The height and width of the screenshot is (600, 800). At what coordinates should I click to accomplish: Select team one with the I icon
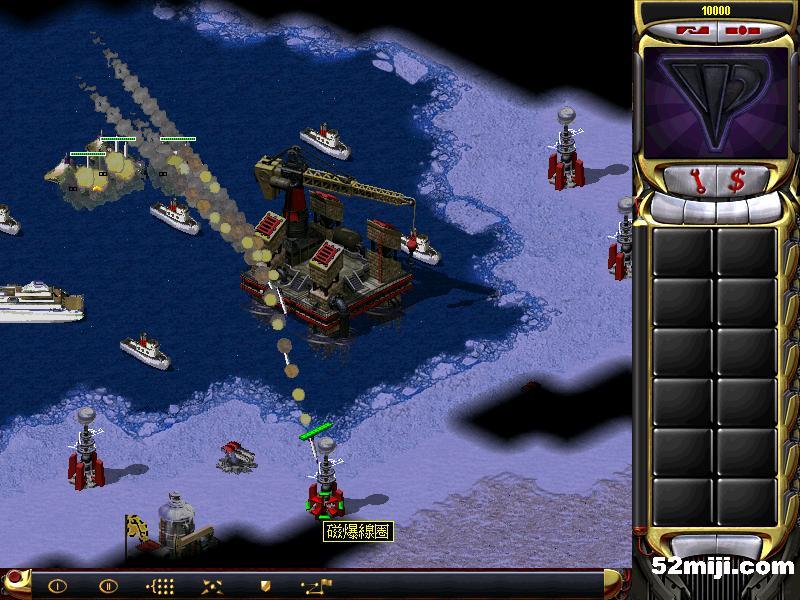57,586
